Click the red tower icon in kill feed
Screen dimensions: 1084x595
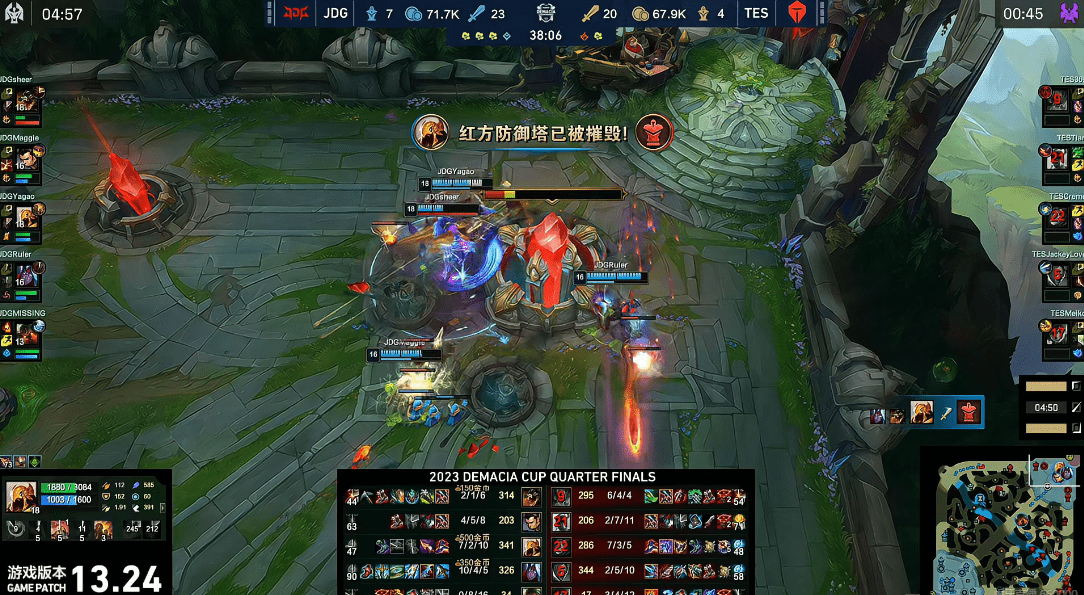(968, 411)
